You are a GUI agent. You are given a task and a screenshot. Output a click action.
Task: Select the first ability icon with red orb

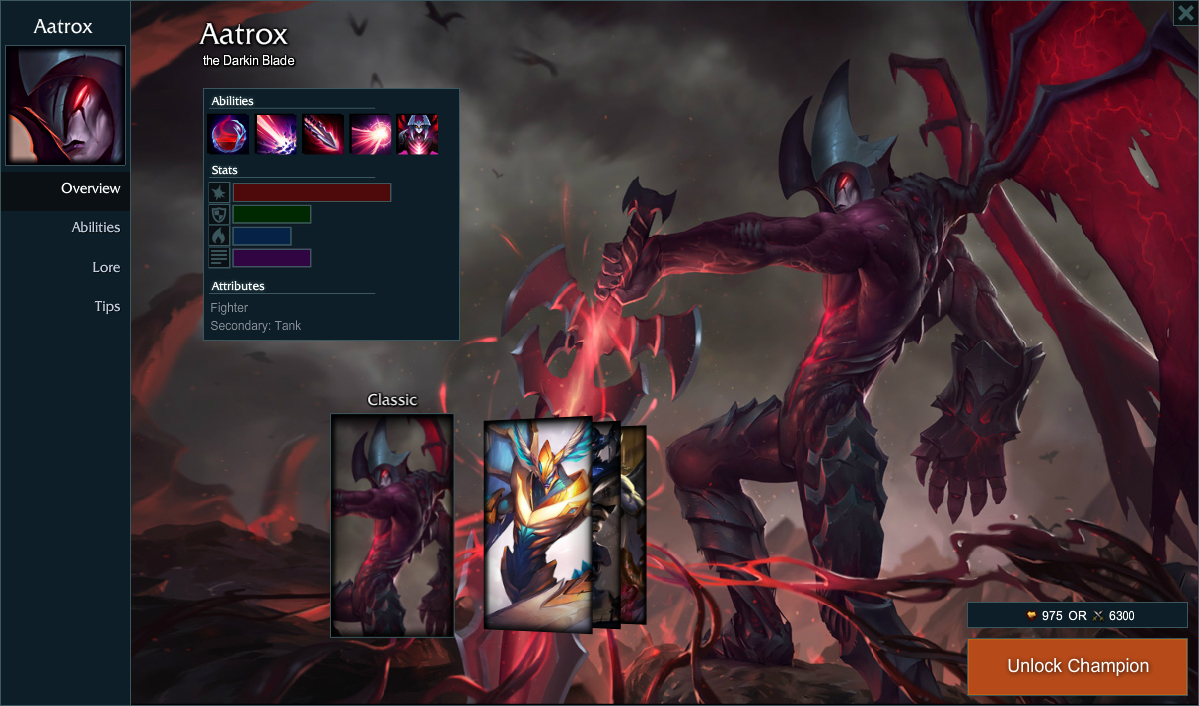tap(228, 134)
